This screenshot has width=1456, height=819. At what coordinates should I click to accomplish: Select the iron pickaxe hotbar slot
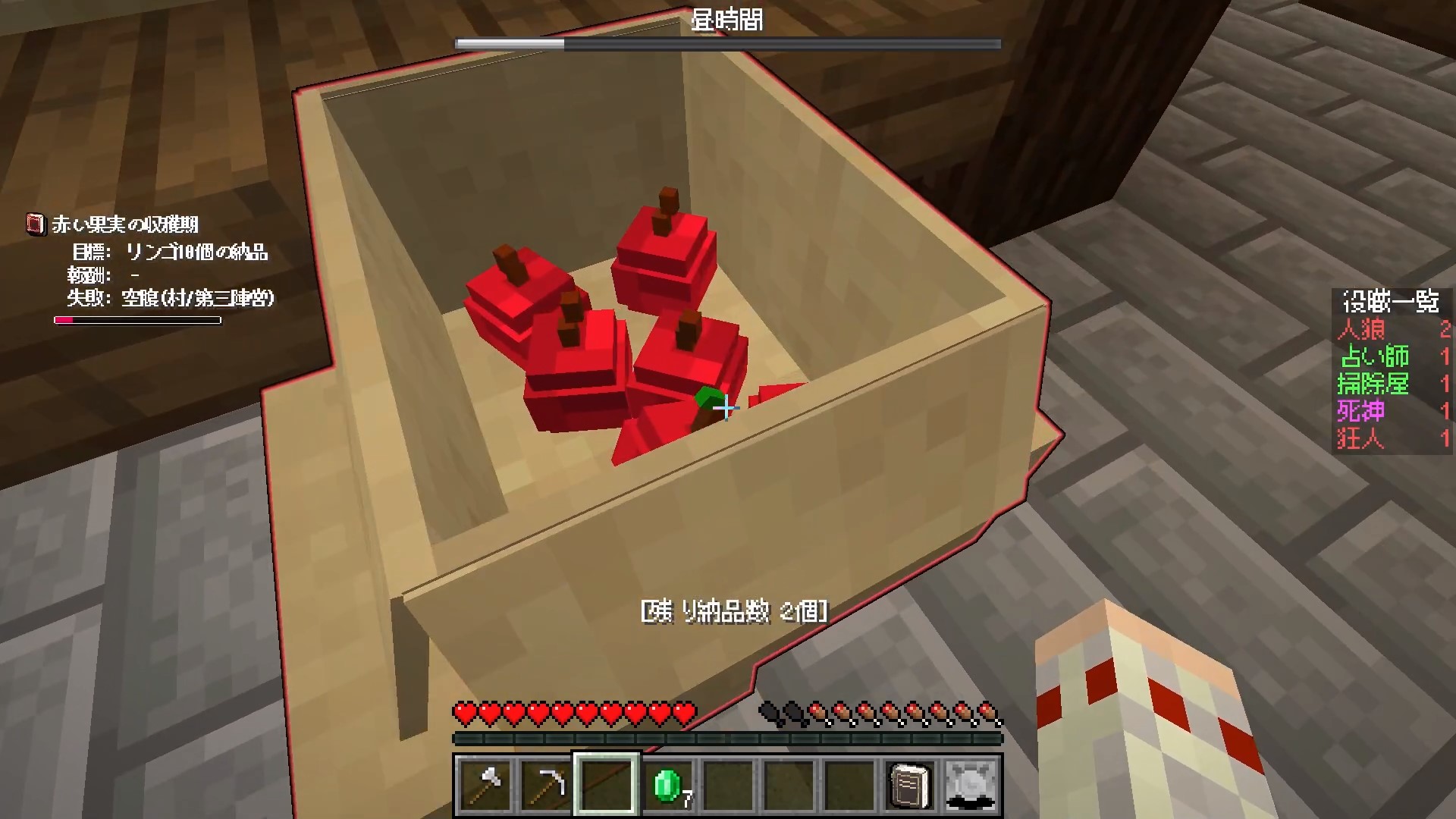tap(546, 785)
